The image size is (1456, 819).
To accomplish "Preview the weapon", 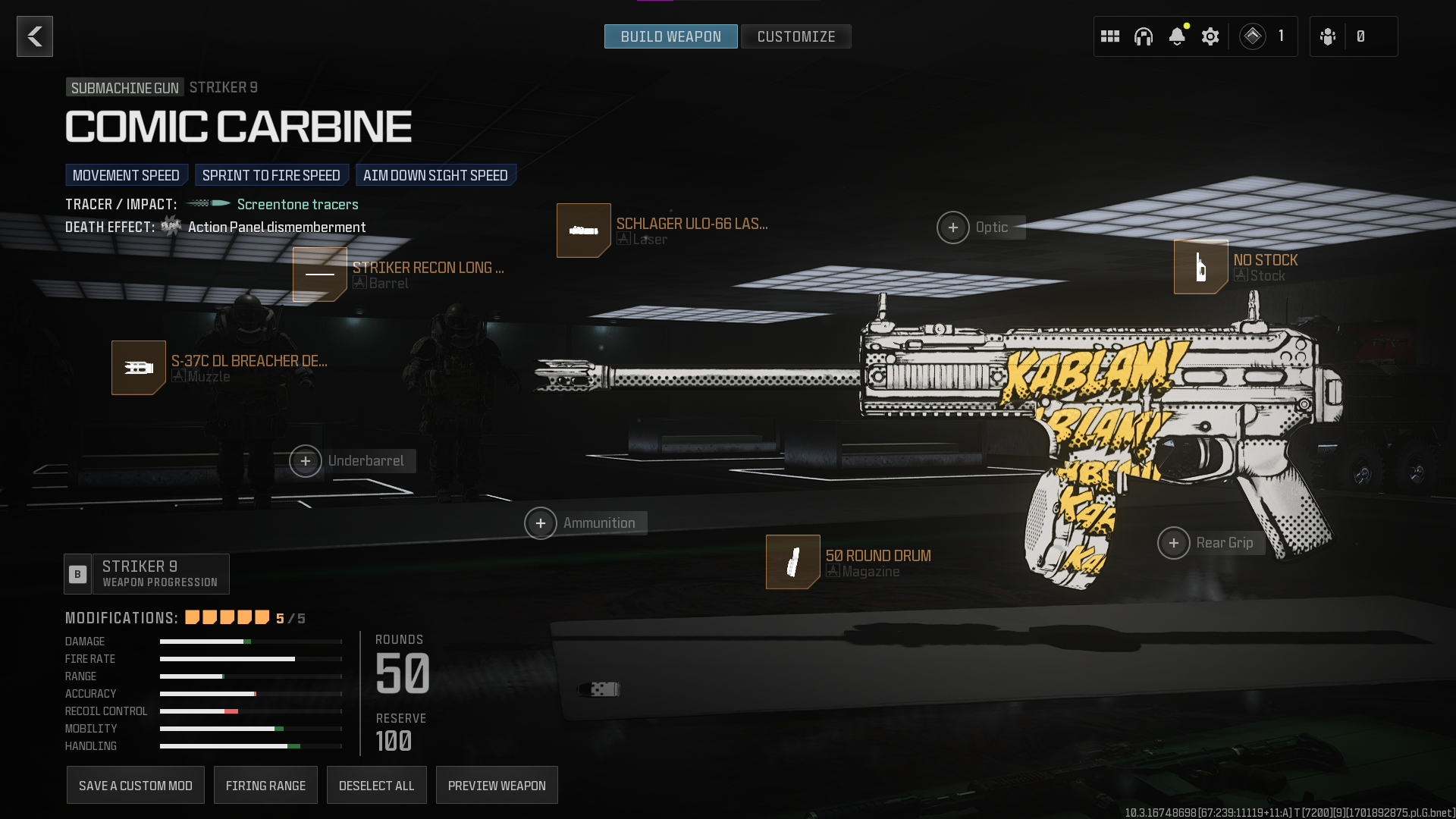I will tap(497, 786).
